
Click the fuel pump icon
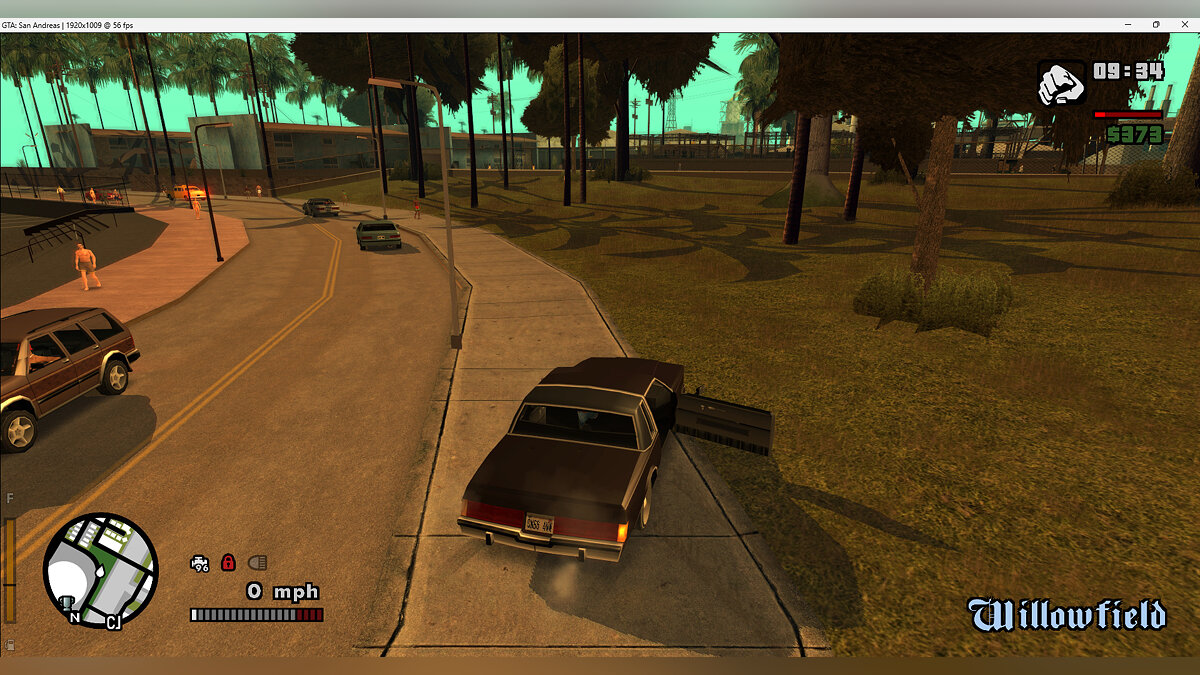[10, 645]
